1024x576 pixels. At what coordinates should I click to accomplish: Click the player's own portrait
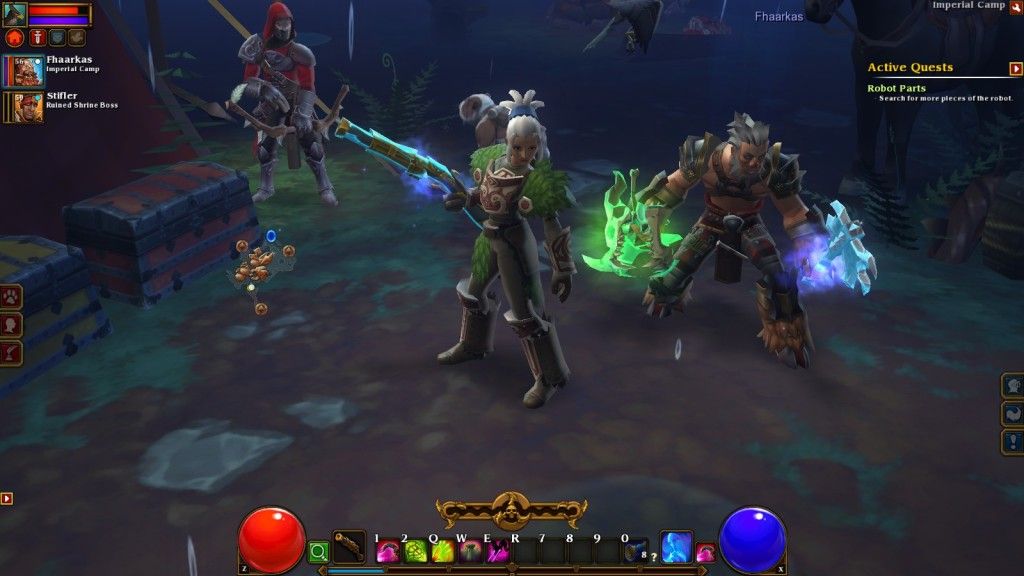tap(14, 14)
